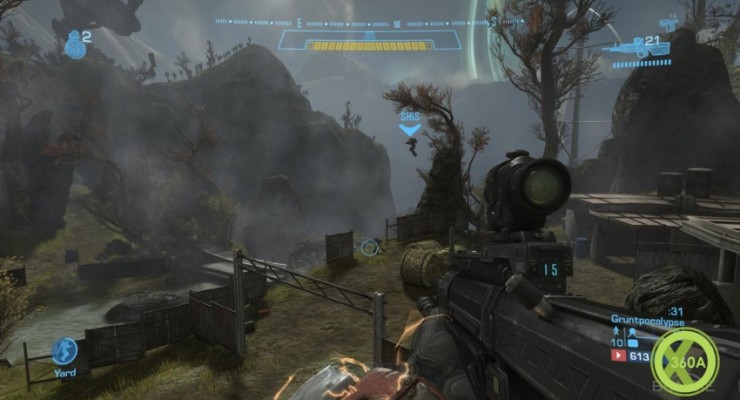Activate the sprint armor ability icon
The width and height of the screenshot is (740, 400).
tap(65, 349)
